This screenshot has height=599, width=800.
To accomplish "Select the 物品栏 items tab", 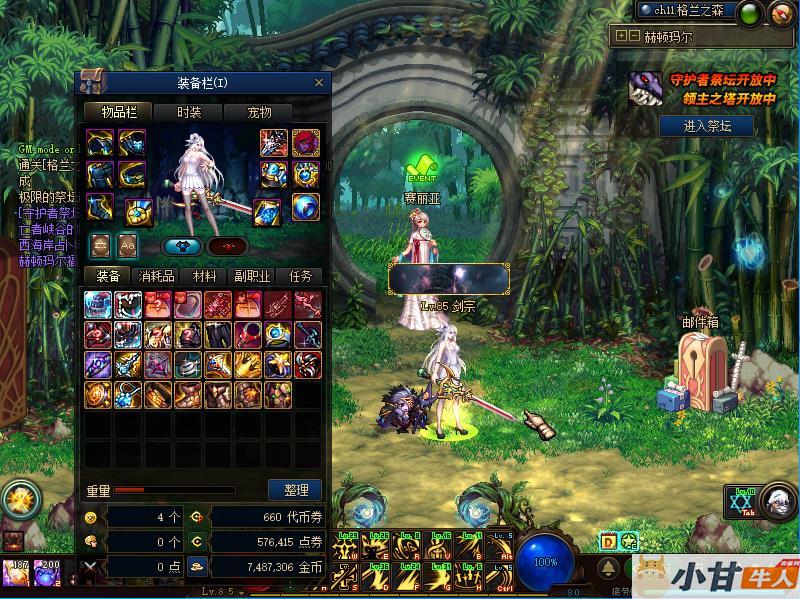I will coord(117,112).
